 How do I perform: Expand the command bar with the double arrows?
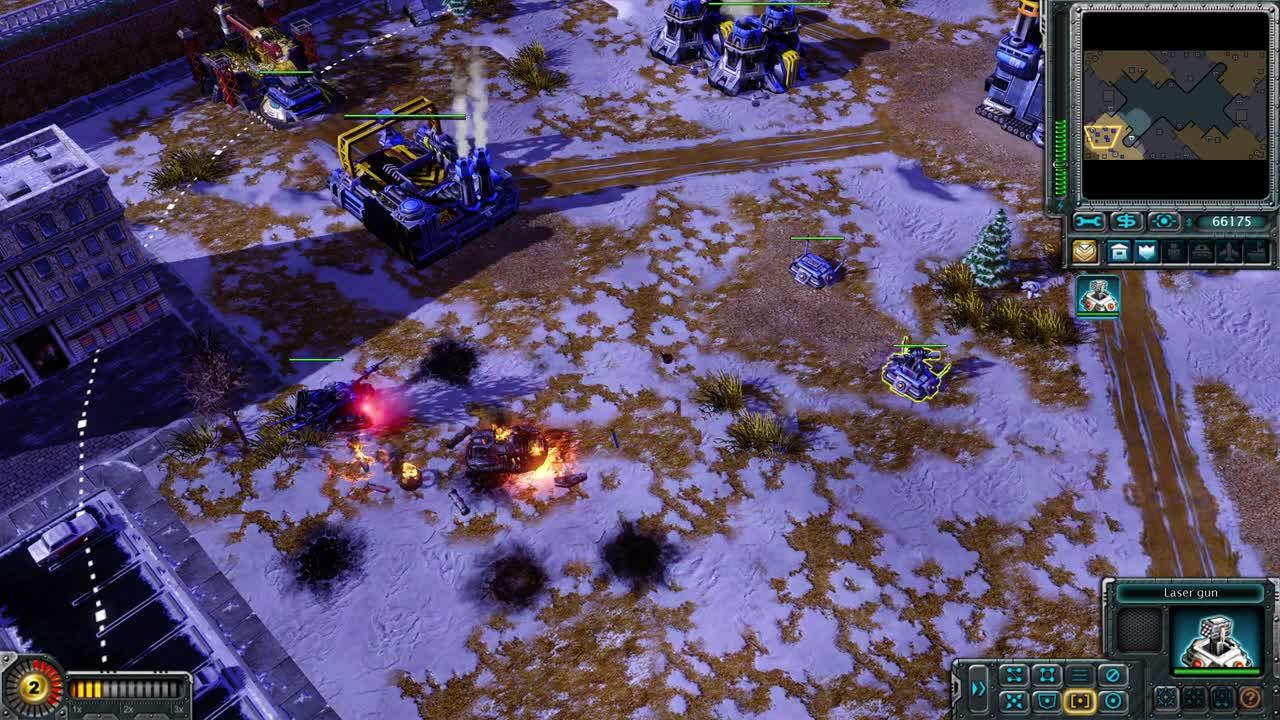(x=980, y=688)
